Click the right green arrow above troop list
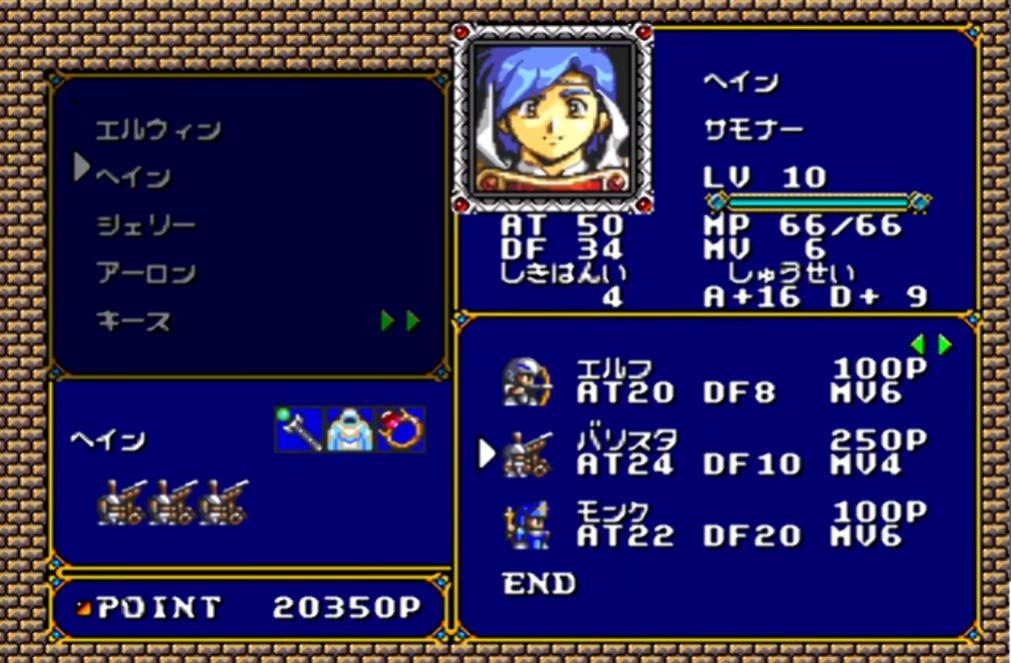Viewport: 1011px width, 663px height. point(944,344)
